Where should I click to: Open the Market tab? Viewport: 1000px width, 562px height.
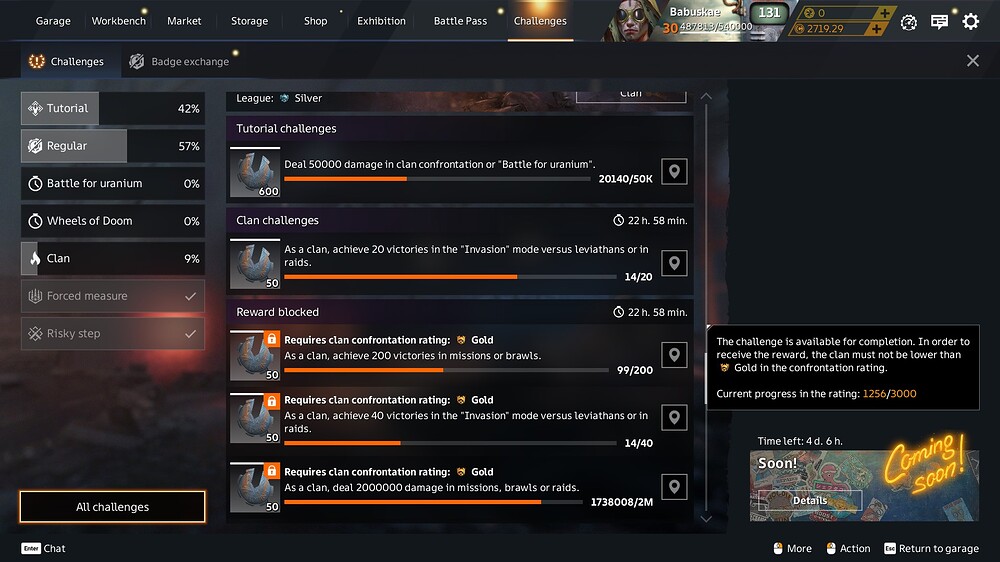click(184, 21)
